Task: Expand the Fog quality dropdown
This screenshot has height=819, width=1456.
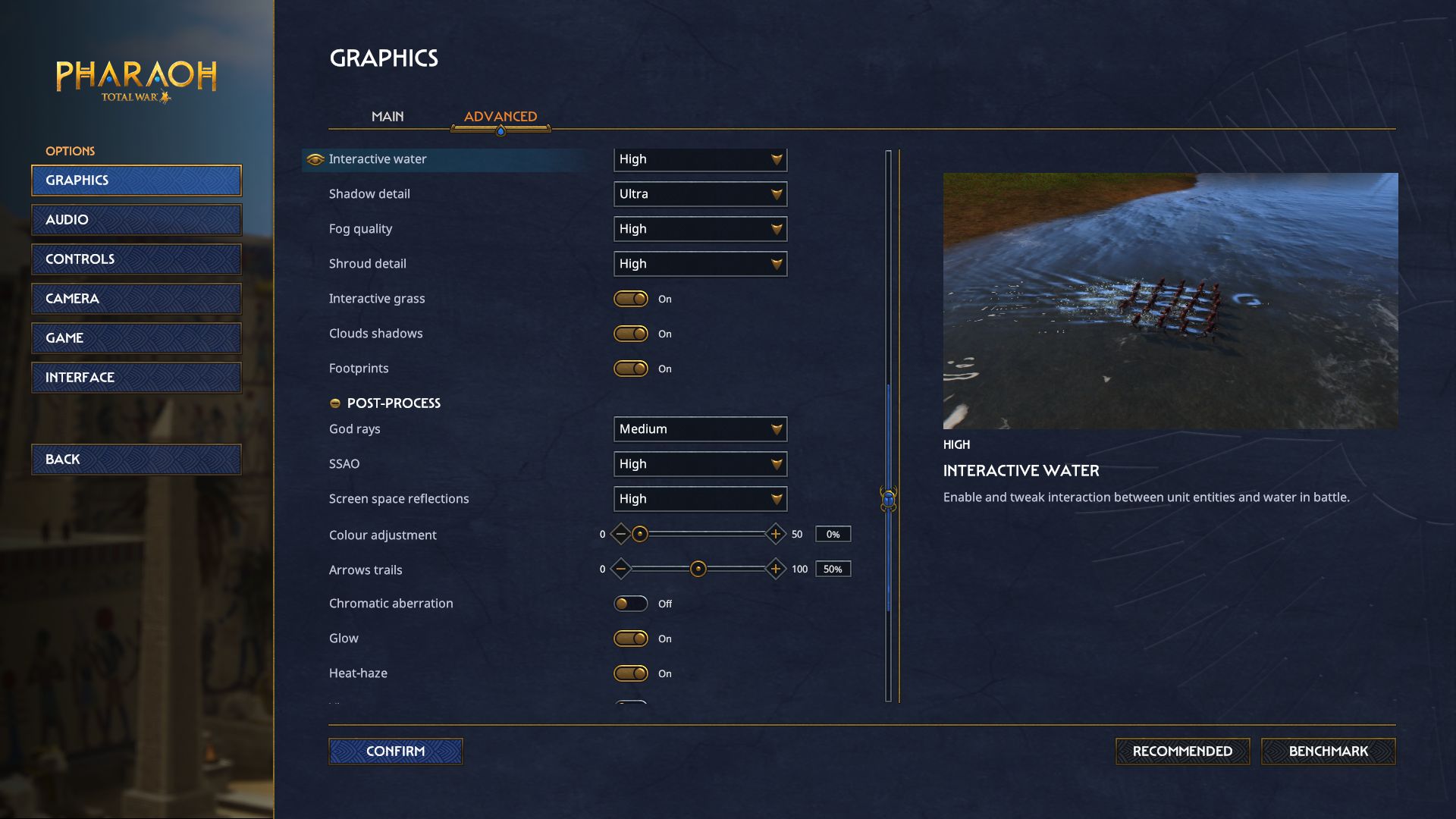Action: coord(700,229)
